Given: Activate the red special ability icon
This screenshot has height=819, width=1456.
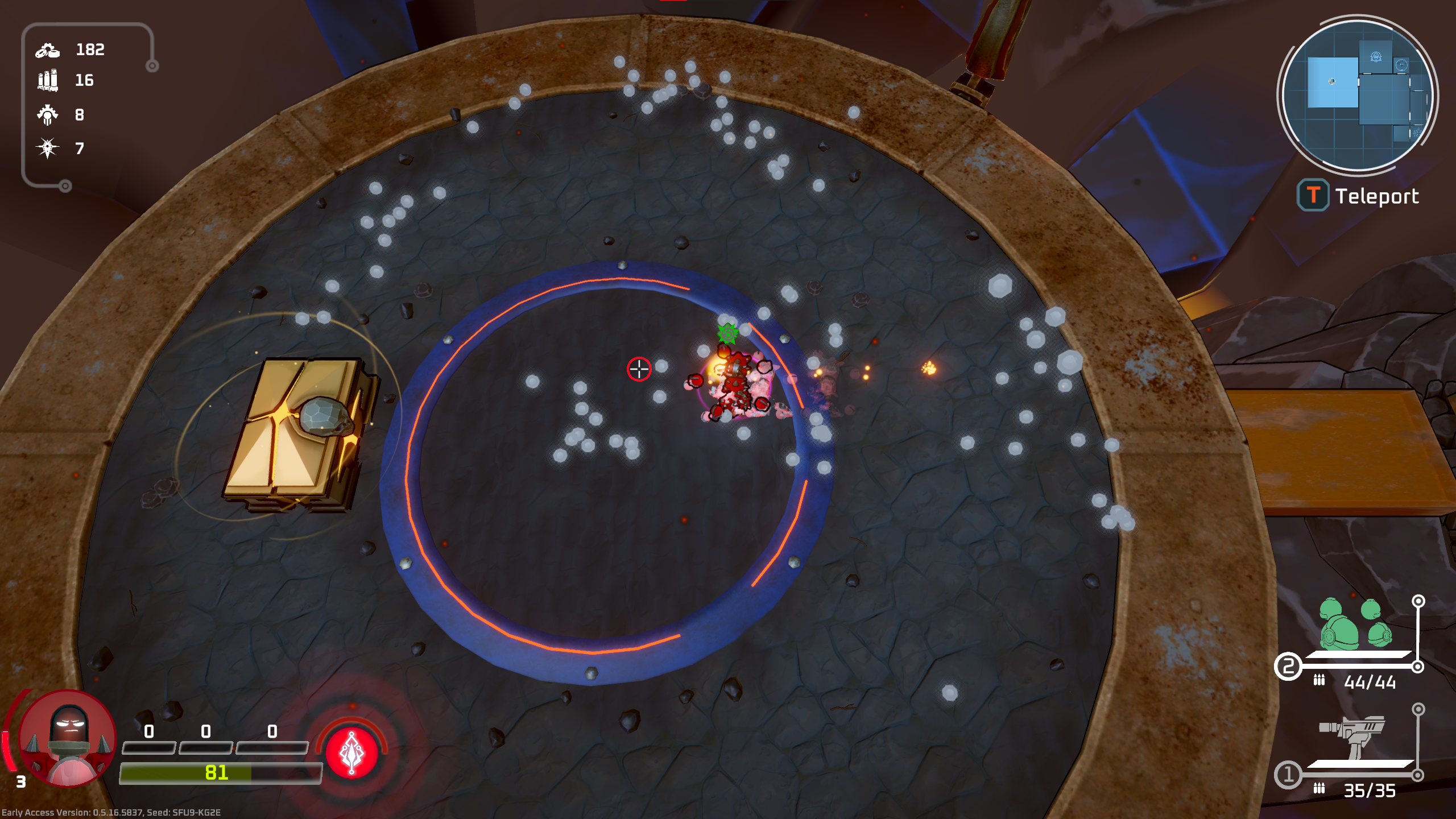Looking at the screenshot, I should tap(351, 752).
